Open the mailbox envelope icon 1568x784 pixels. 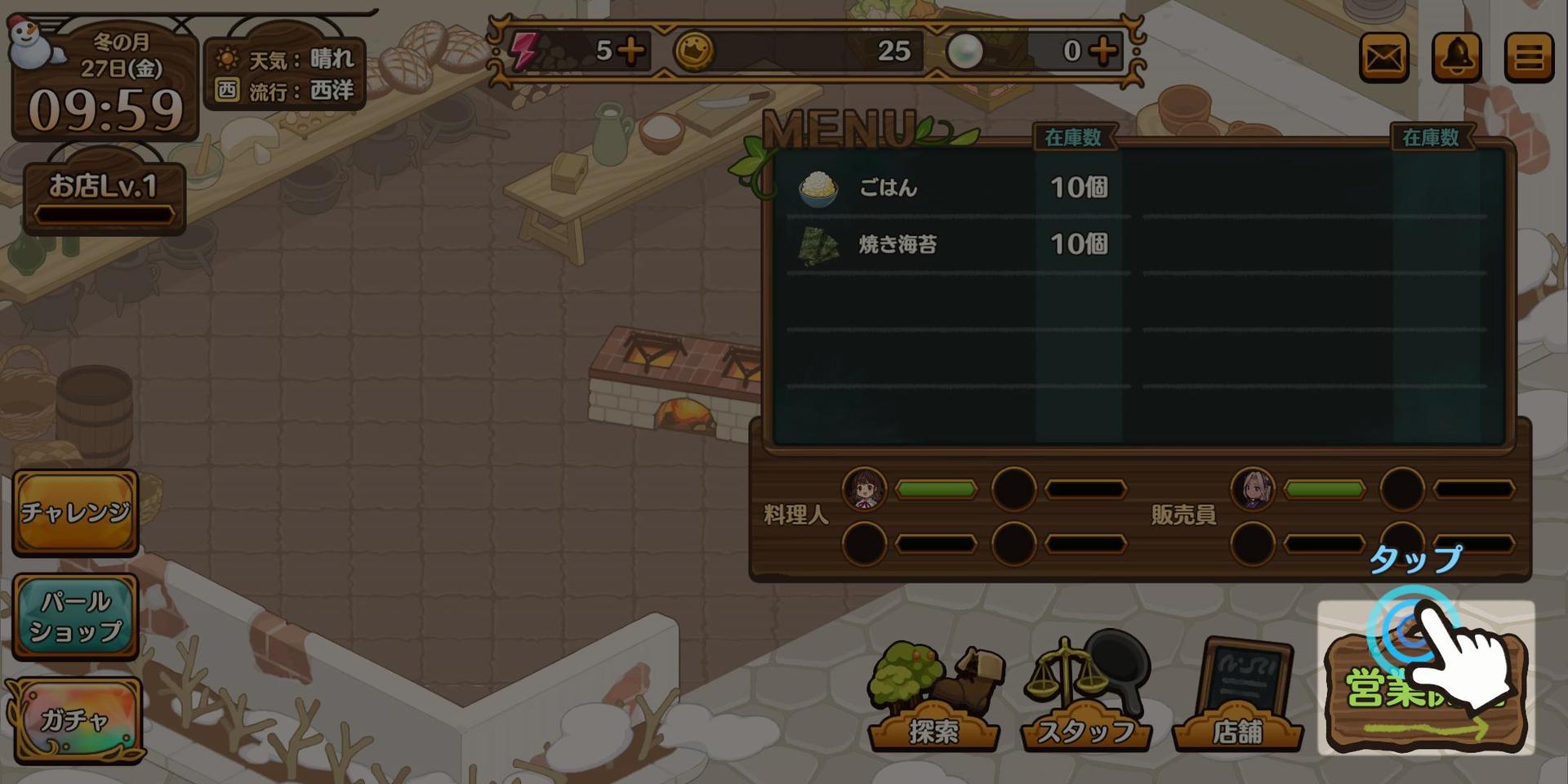point(1383,57)
